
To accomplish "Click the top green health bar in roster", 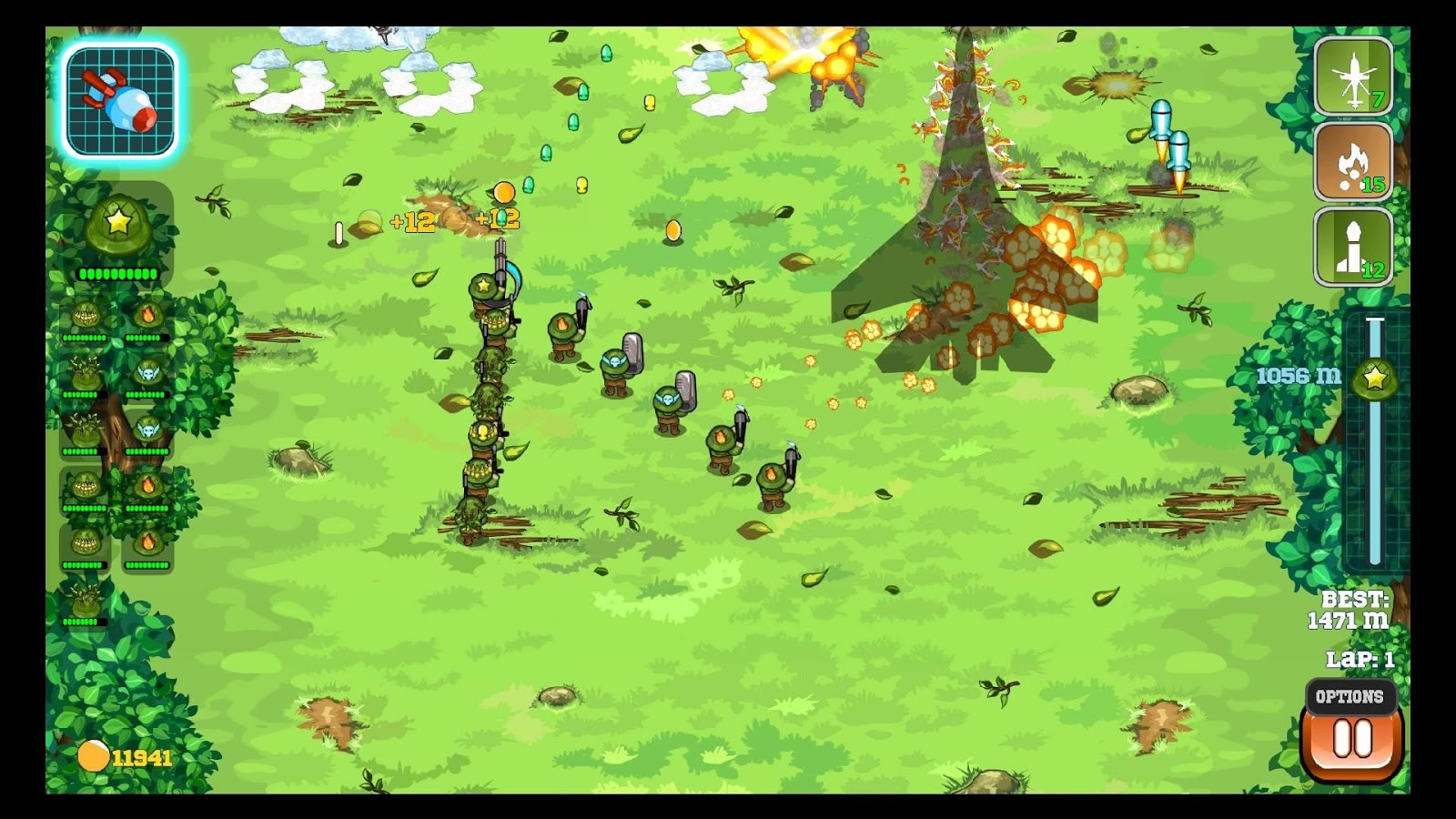I will point(118,272).
